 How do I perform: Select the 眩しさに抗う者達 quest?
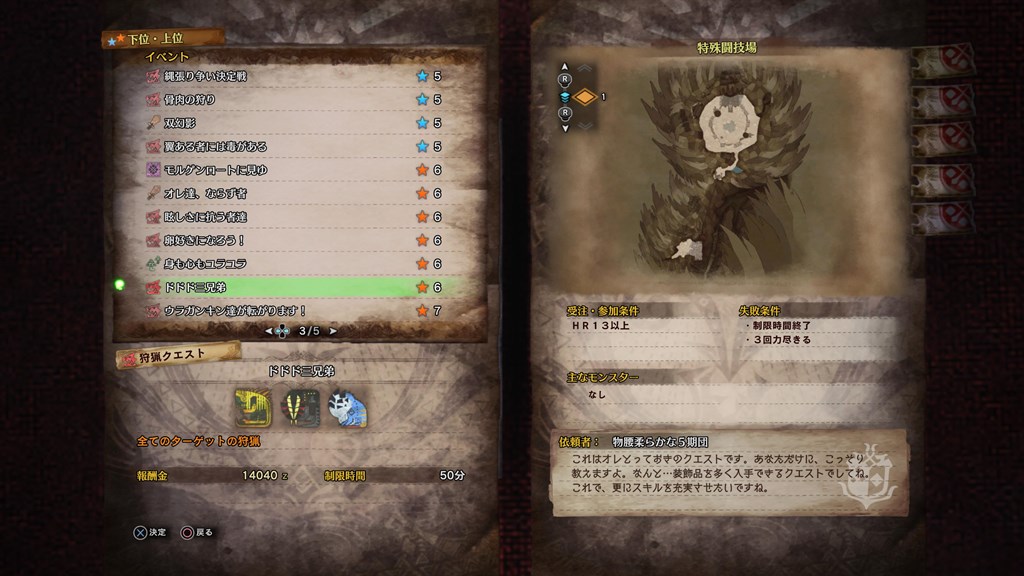pyautogui.click(x=290, y=217)
